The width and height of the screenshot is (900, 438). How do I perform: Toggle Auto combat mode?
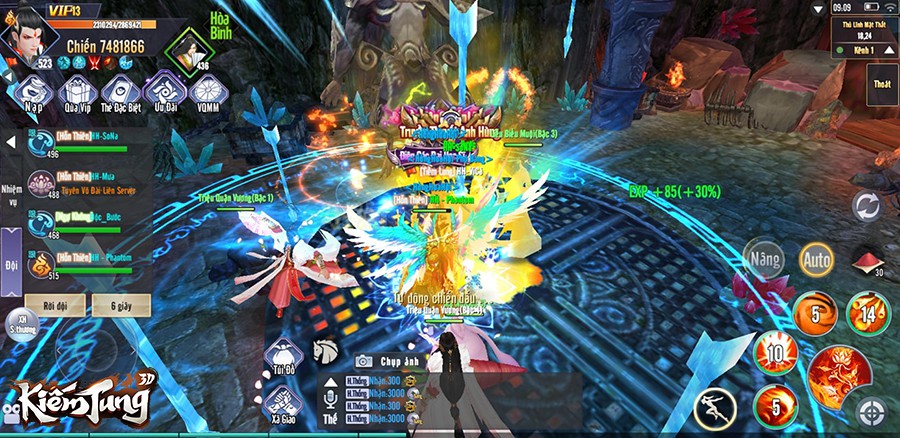click(x=815, y=260)
